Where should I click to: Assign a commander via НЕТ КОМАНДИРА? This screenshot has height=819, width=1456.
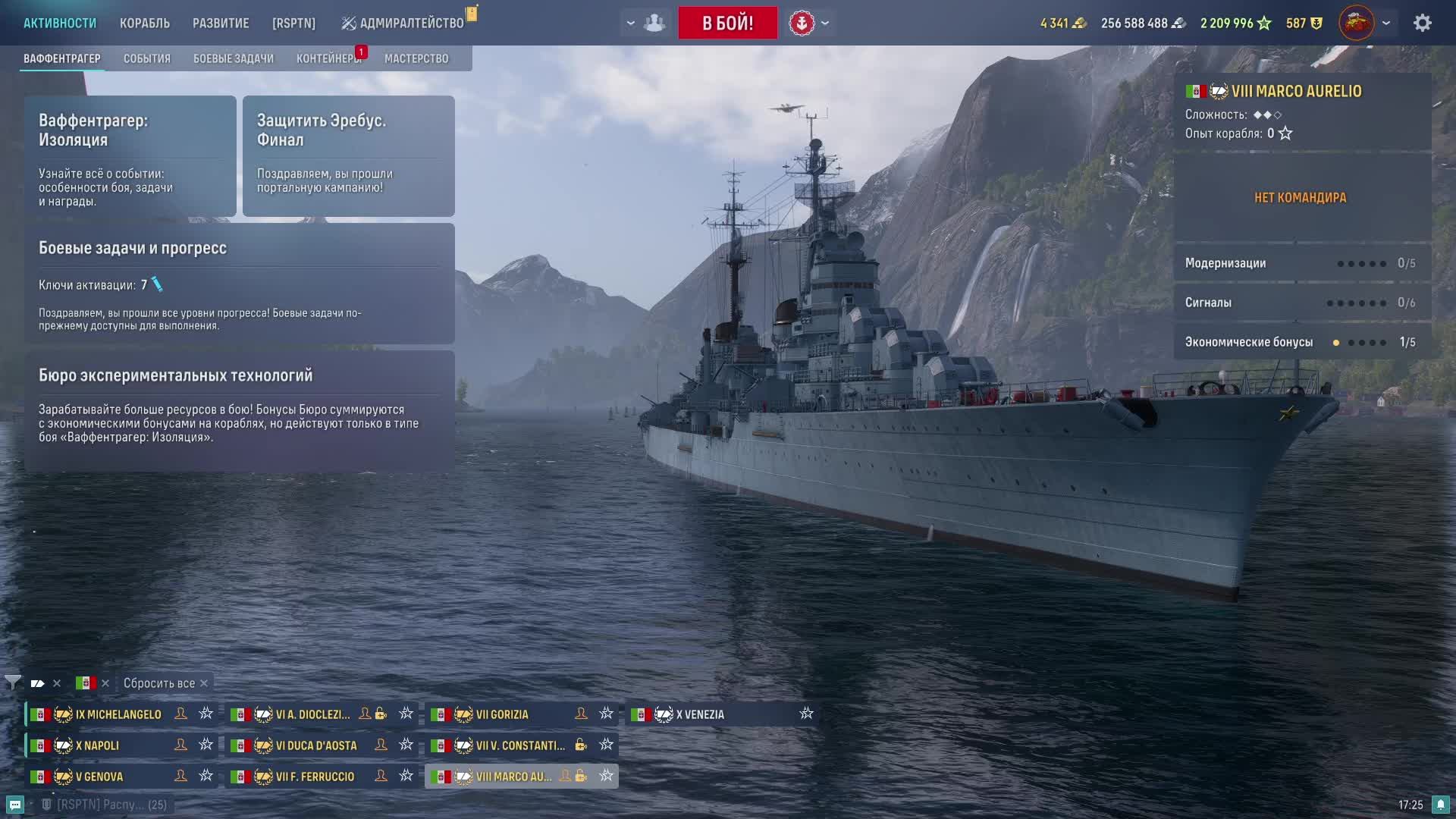(1300, 198)
